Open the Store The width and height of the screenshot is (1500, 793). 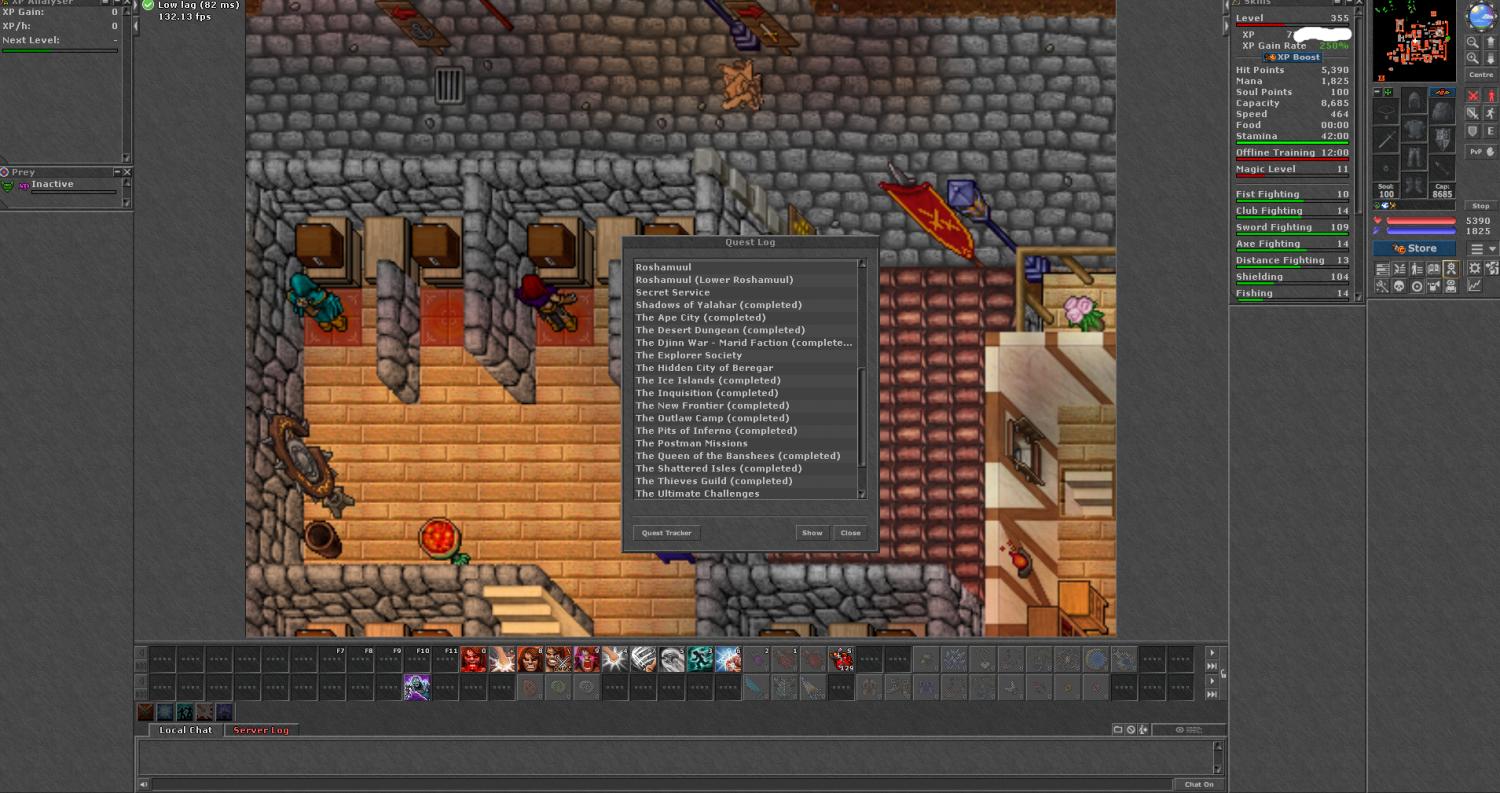pyautogui.click(x=1414, y=249)
